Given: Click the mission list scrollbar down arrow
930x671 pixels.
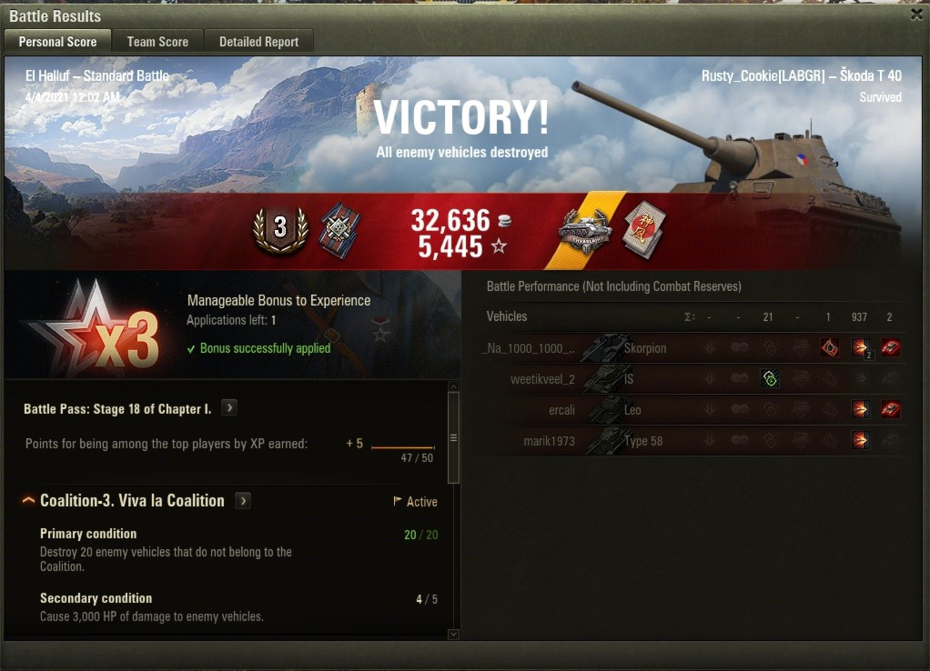Looking at the screenshot, I should 453,634.
